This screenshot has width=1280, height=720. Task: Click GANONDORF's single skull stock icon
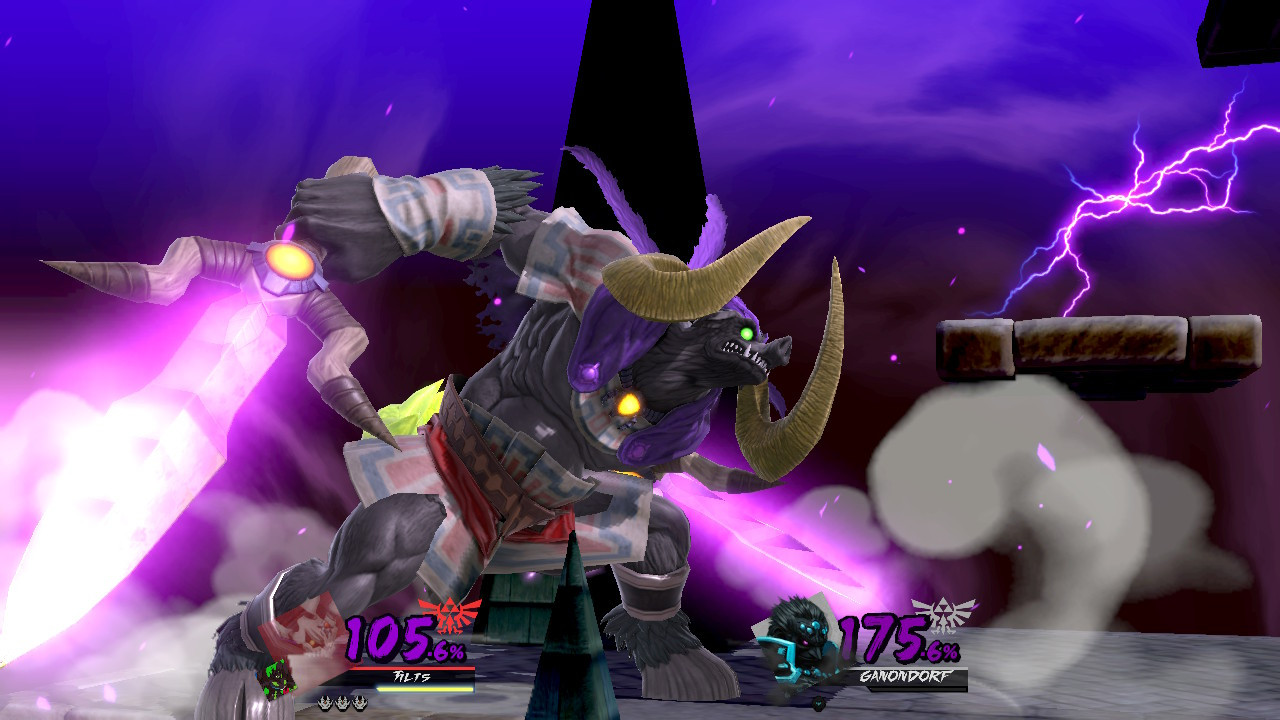[x=819, y=703]
